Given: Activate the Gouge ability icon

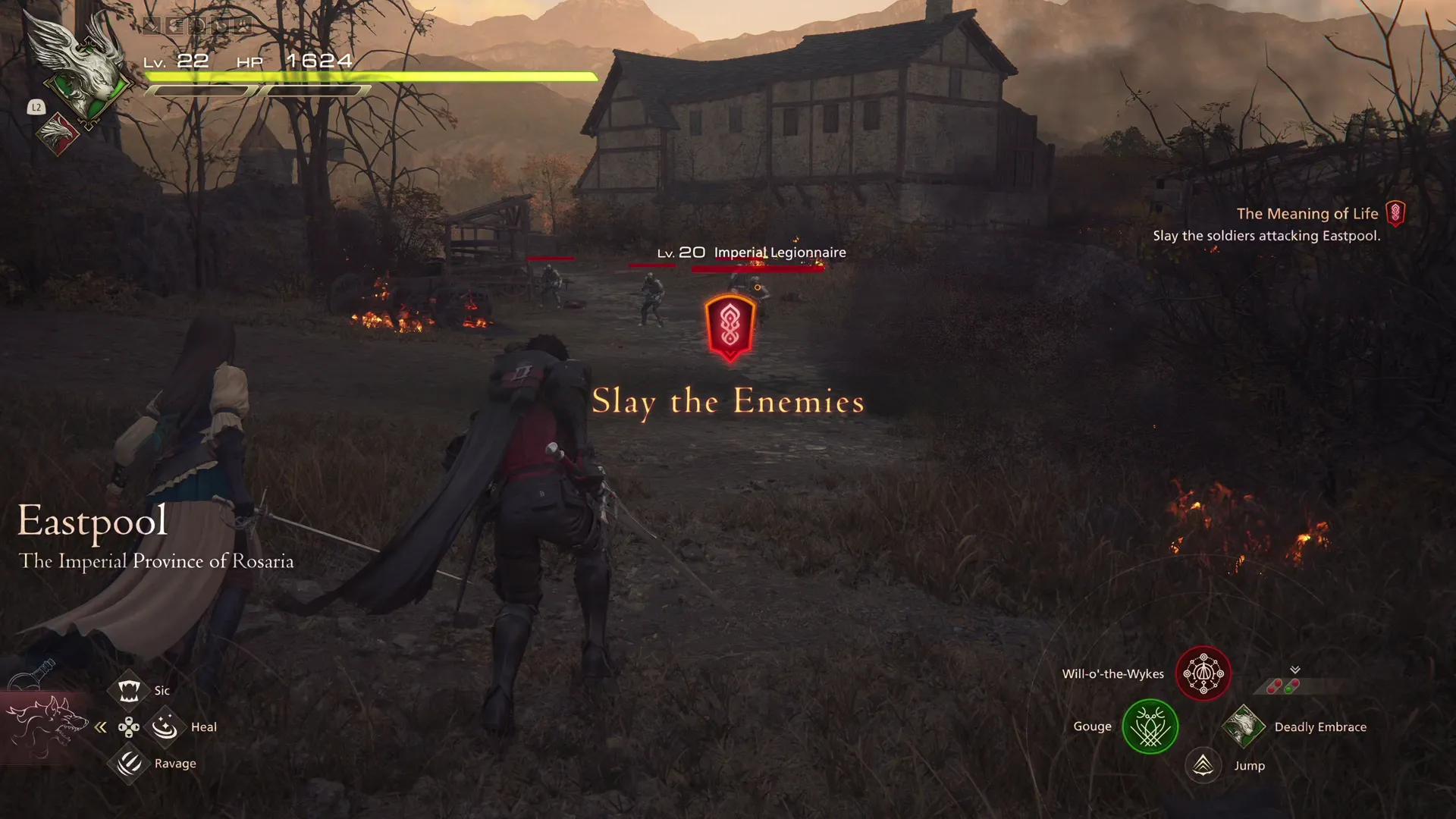Looking at the screenshot, I should point(1150,726).
